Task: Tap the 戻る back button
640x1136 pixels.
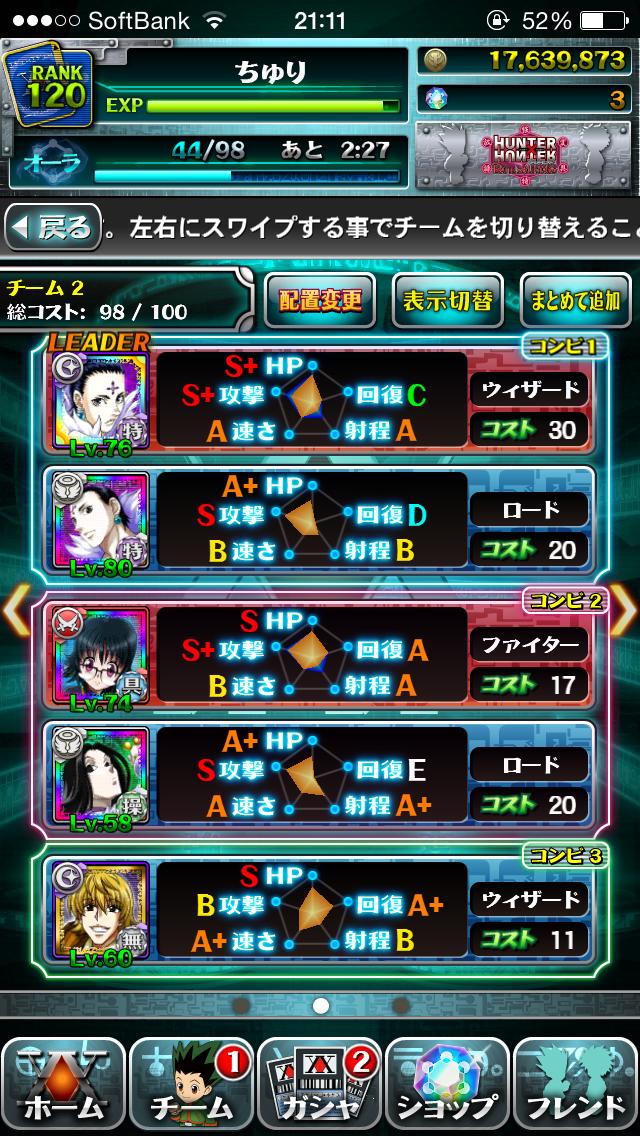Action: click(x=53, y=229)
